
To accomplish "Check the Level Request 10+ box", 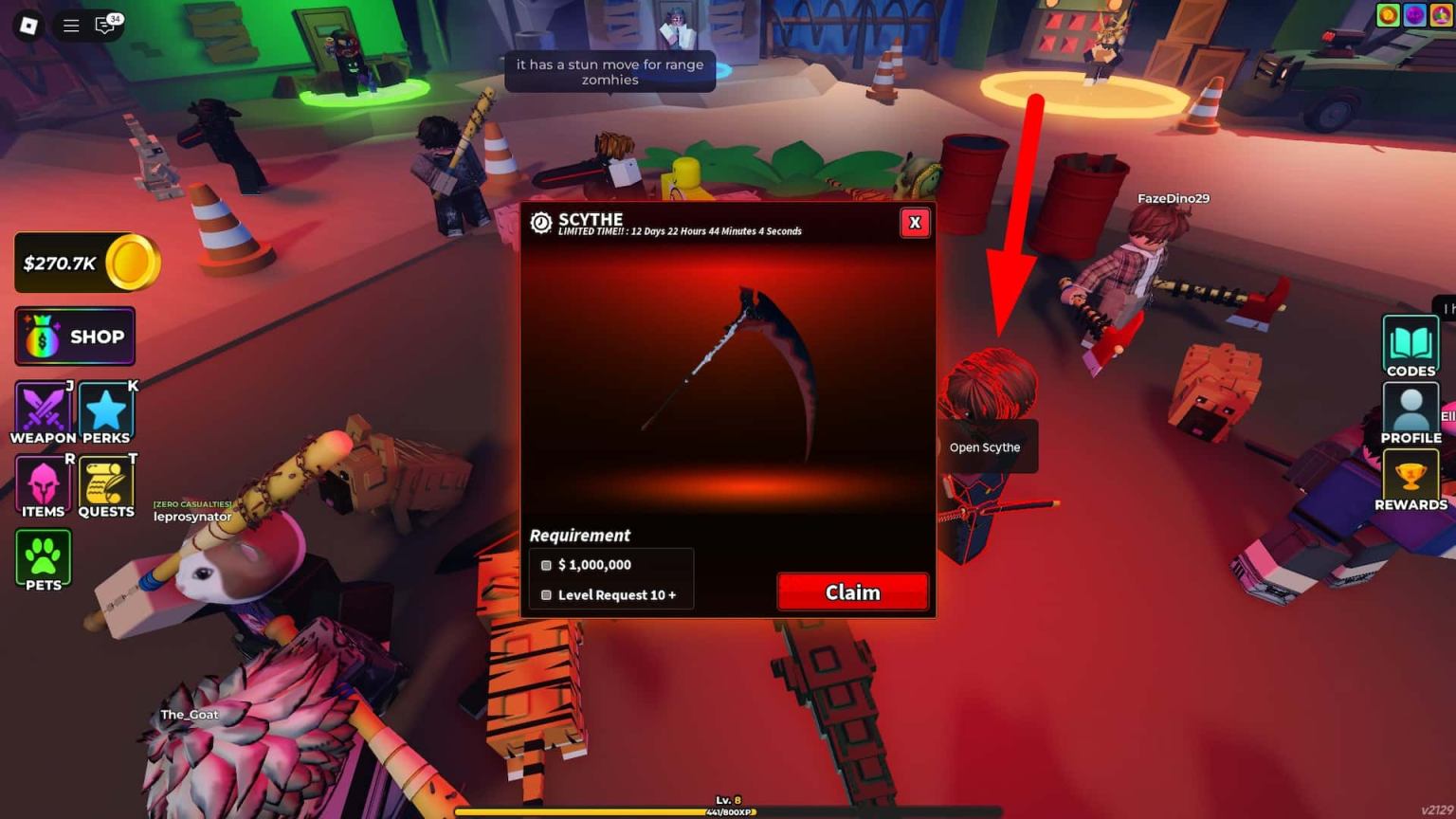I will [x=546, y=594].
